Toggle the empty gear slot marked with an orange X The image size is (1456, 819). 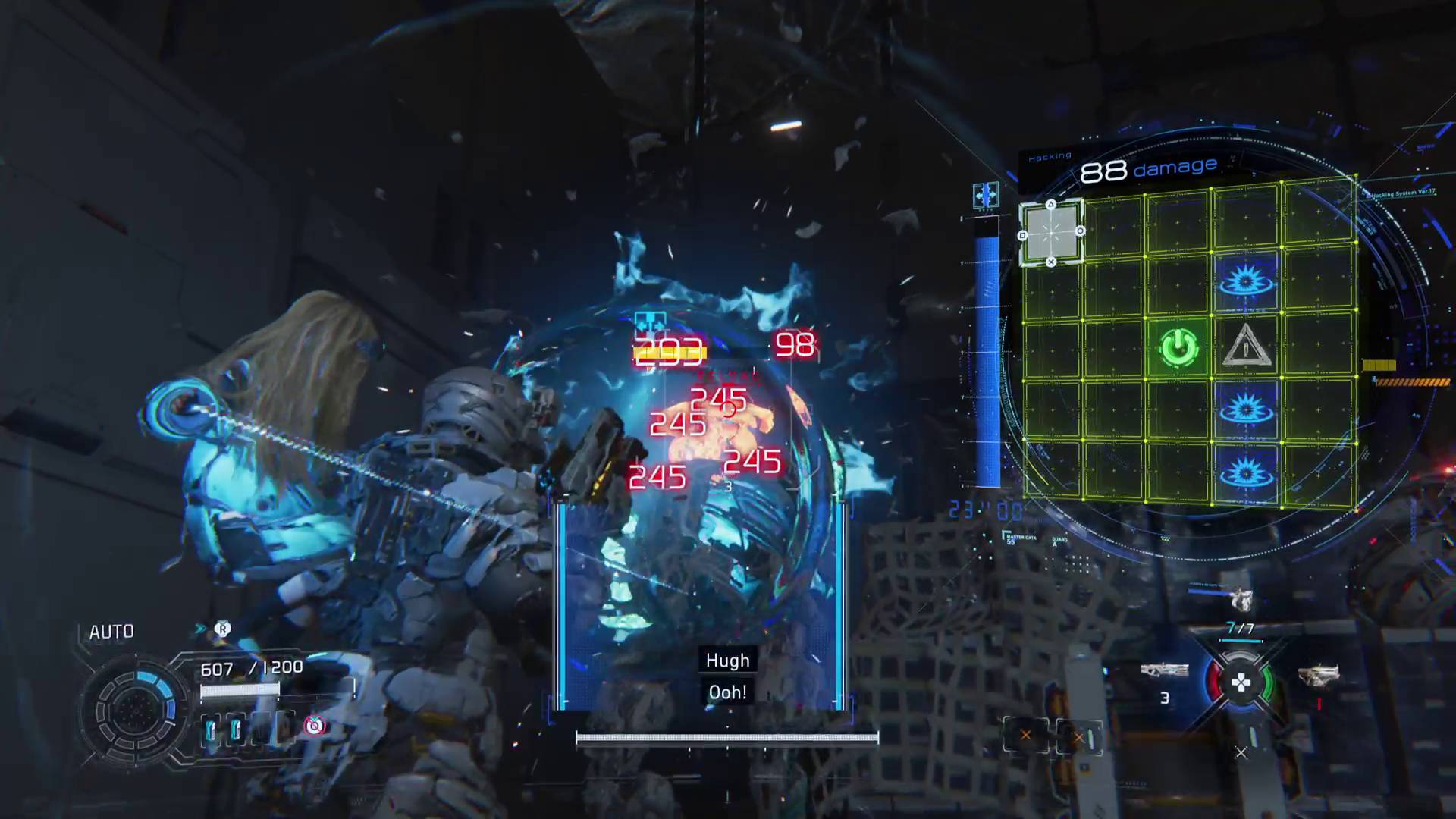click(x=1026, y=736)
